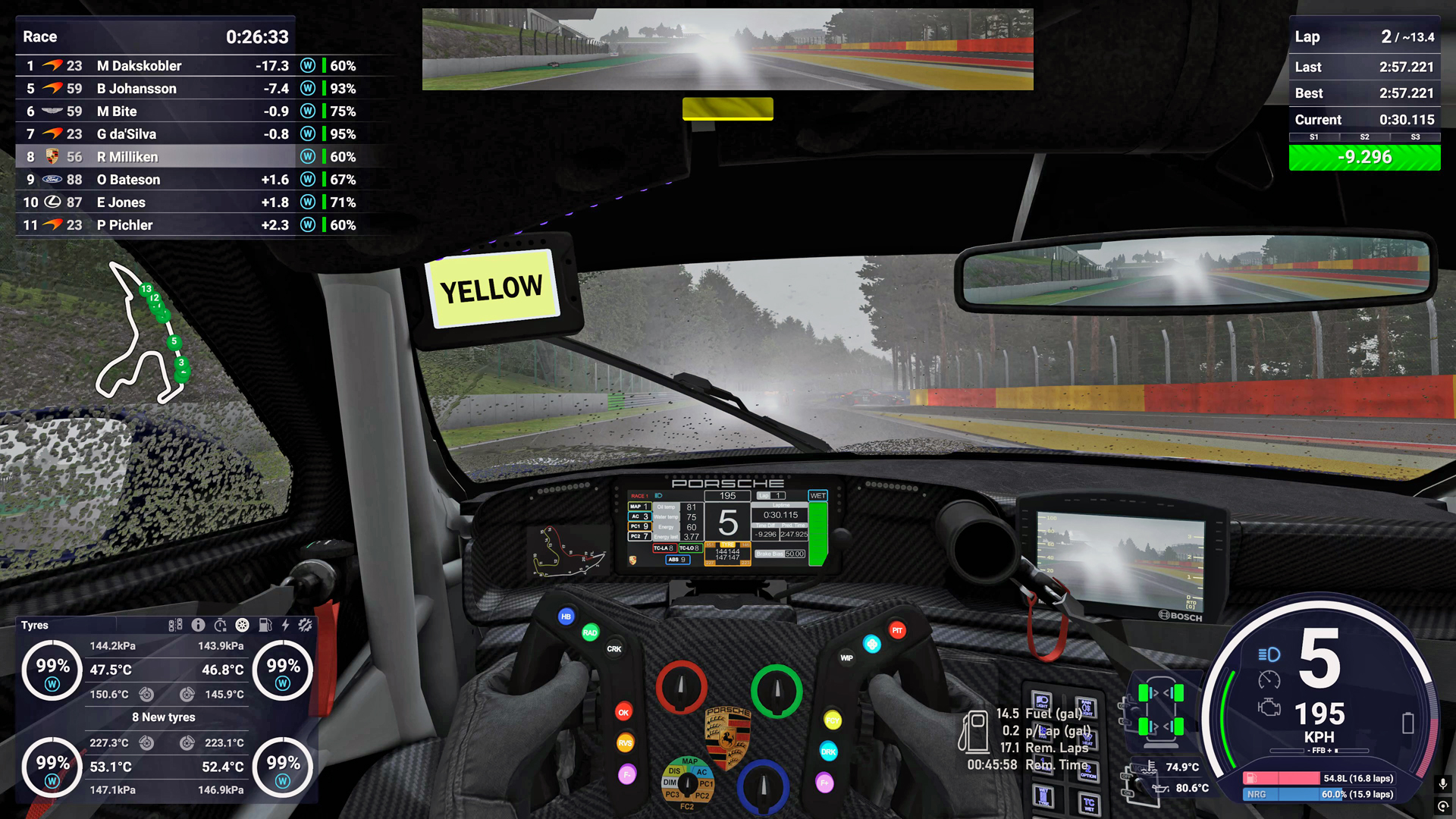Select the lightning bolt icon in Tyres header

pos(285,625)
